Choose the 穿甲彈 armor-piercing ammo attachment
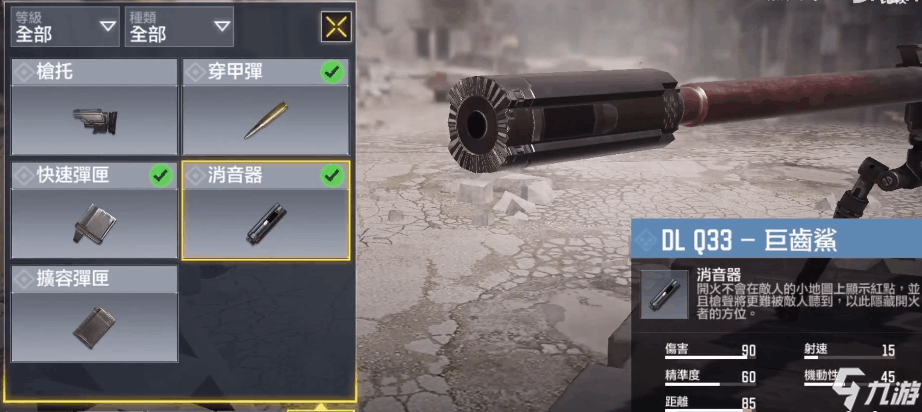 (265, 108)
